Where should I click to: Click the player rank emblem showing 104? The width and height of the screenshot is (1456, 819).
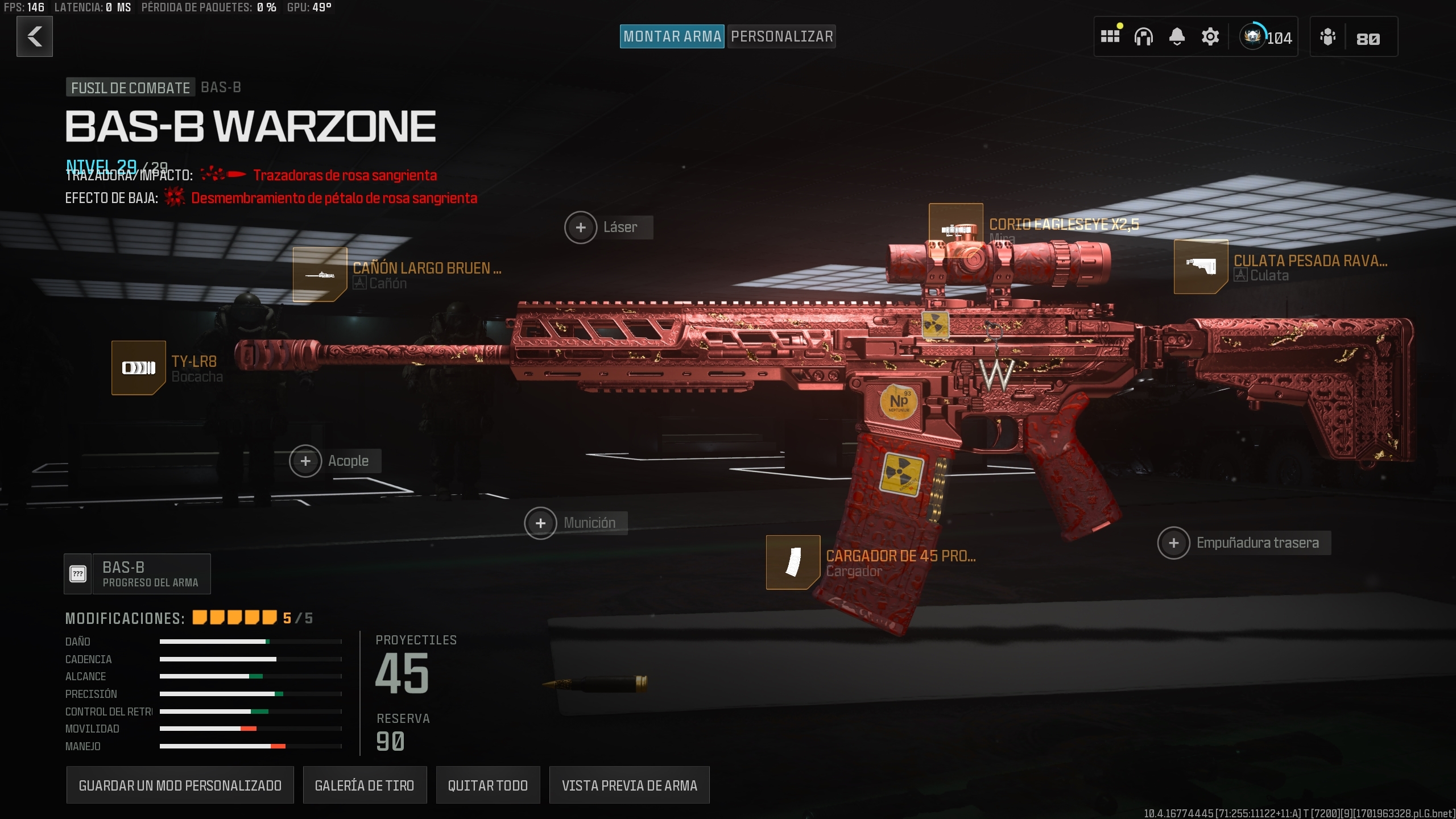pos(1254,36)
